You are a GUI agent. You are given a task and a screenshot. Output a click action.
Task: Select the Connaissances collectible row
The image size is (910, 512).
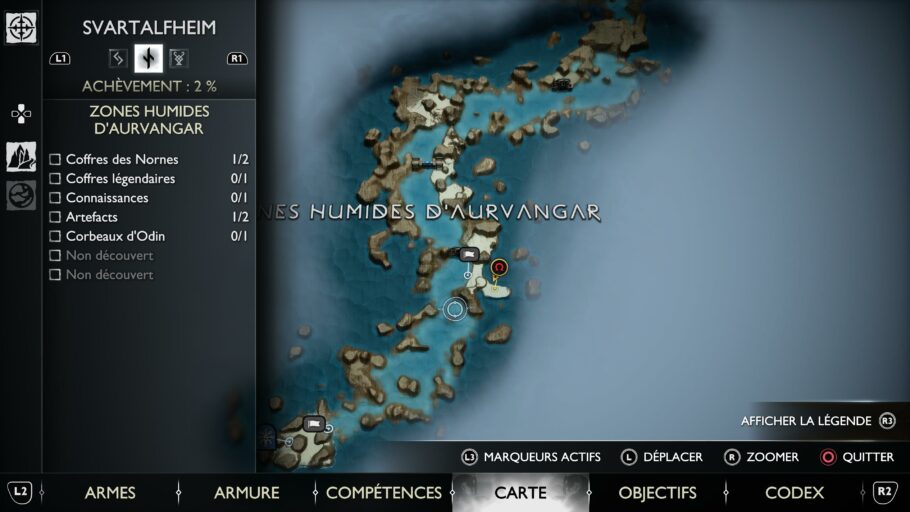(106, 198)
